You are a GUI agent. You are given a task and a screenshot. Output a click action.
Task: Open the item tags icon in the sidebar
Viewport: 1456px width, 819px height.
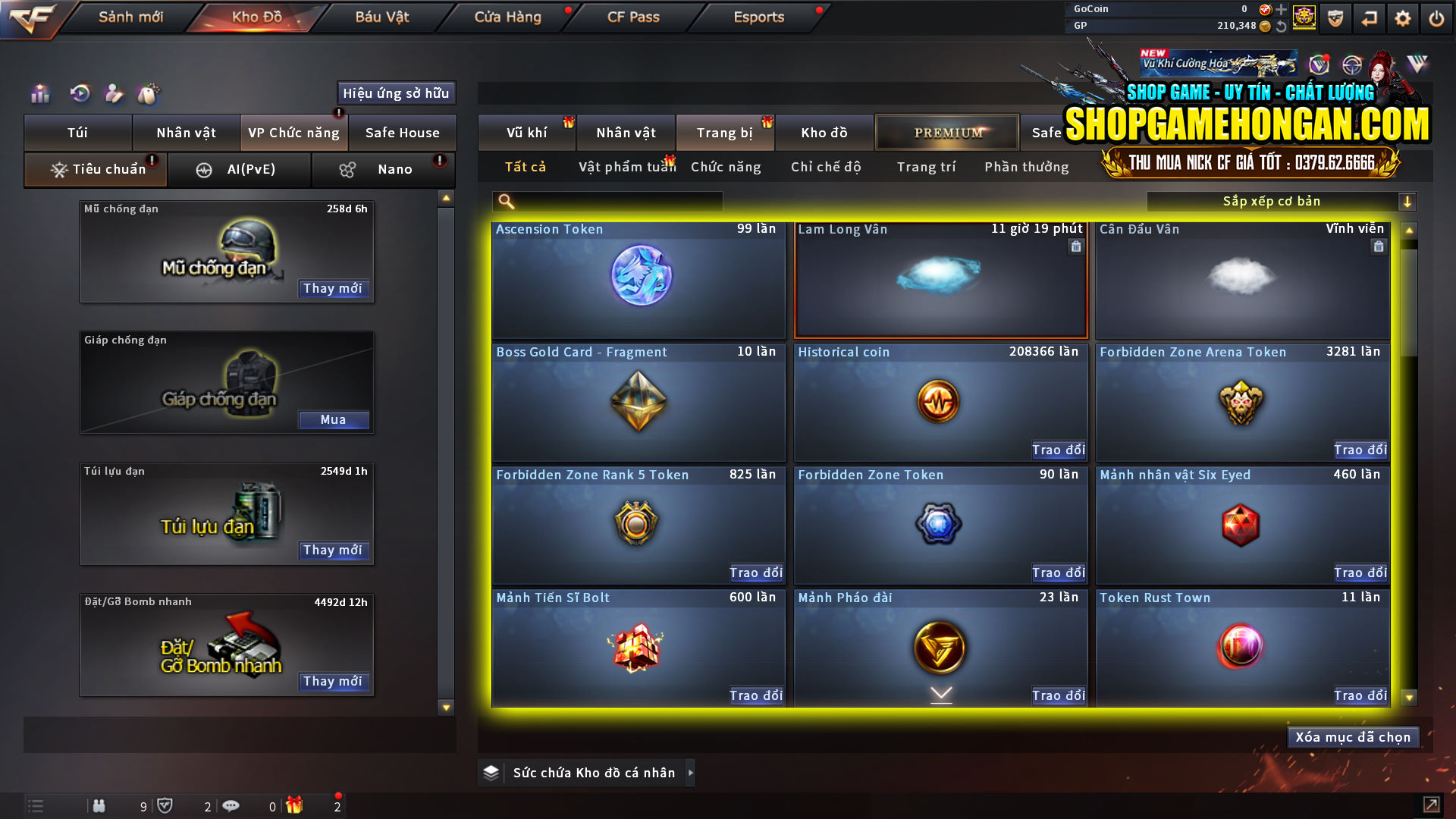pyautogui.click(x=149, y=93)
